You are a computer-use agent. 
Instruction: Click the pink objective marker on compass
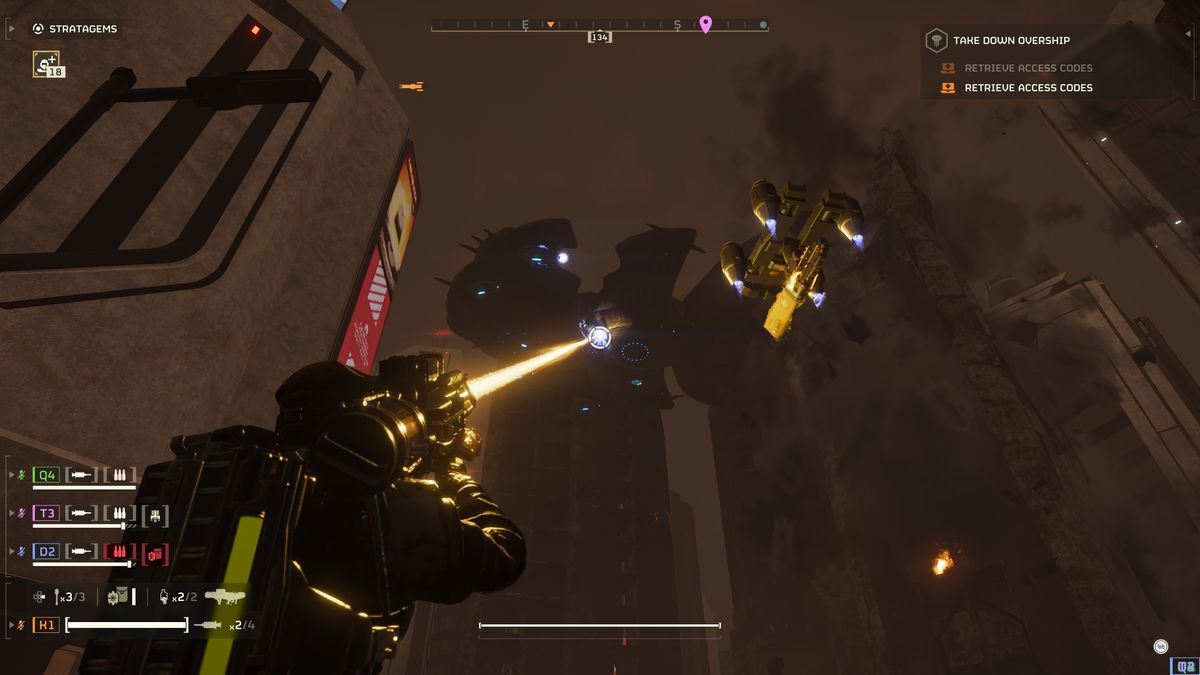click(x=705, y=25)
